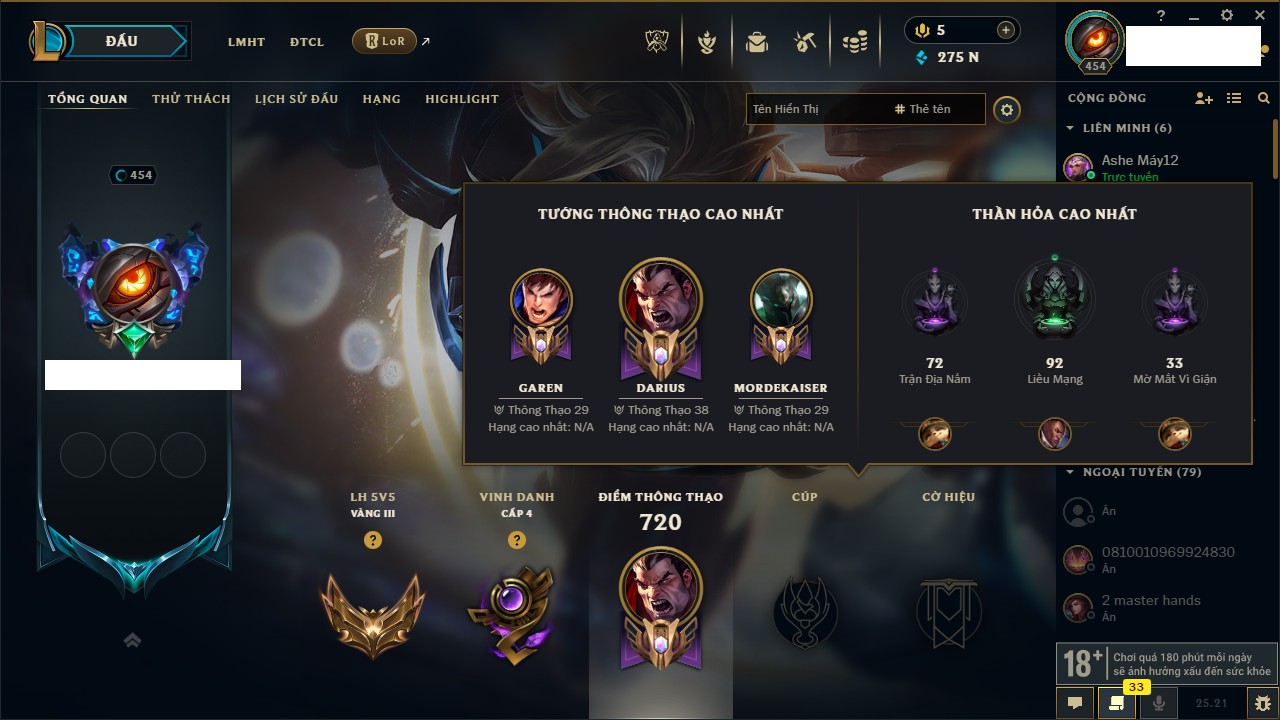This screenshot has height=720, width=1280.
Task: Collapse the LIÊN MINH friends group
Action: tap(1071, 128)
